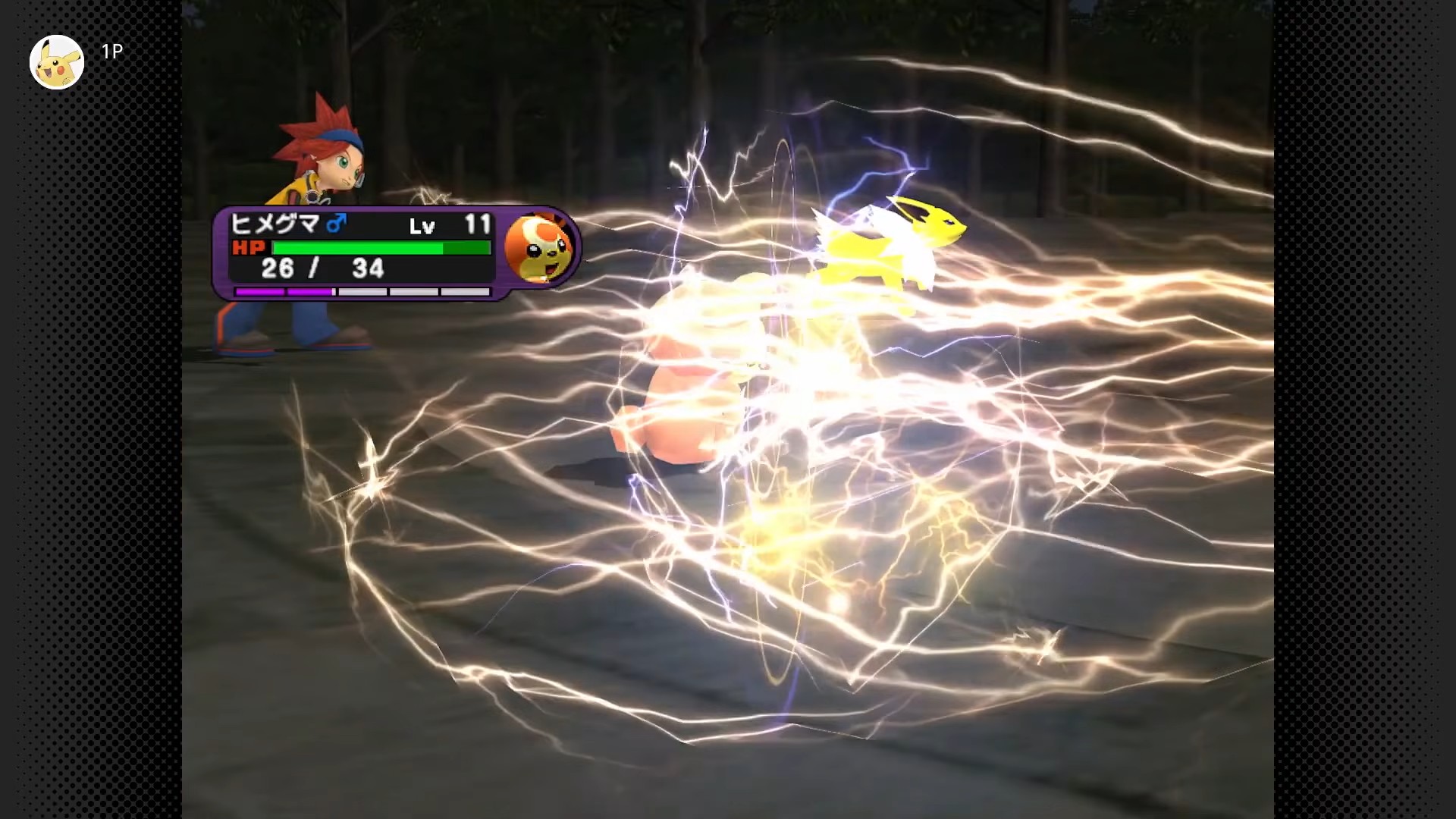Screen dimensions: 1456x819
Task: Click the male gender symbol beside ヒメグマ
Action: pyautogui.click(x=335, y=222)
